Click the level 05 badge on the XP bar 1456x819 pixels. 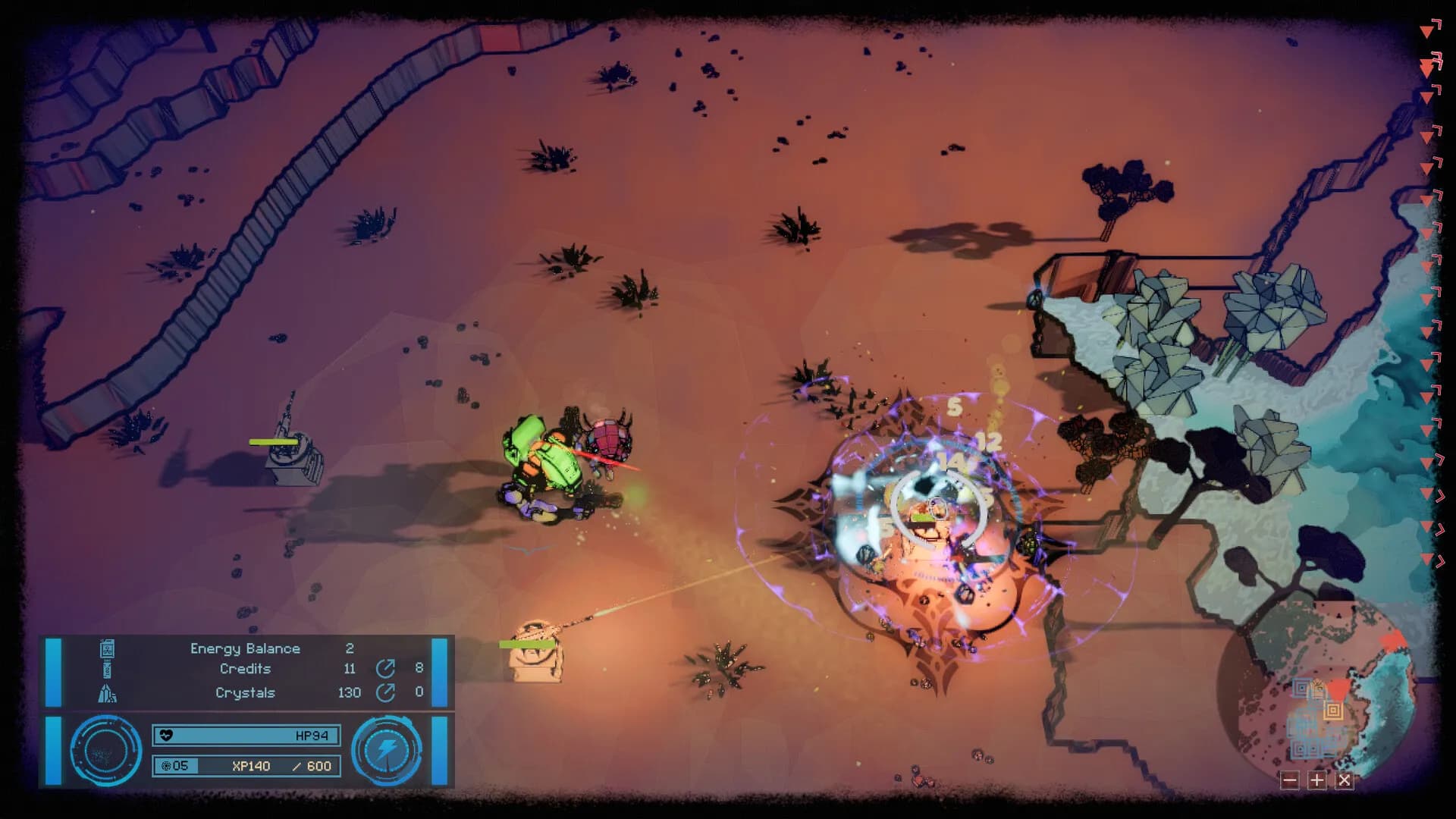pos(176,766)
